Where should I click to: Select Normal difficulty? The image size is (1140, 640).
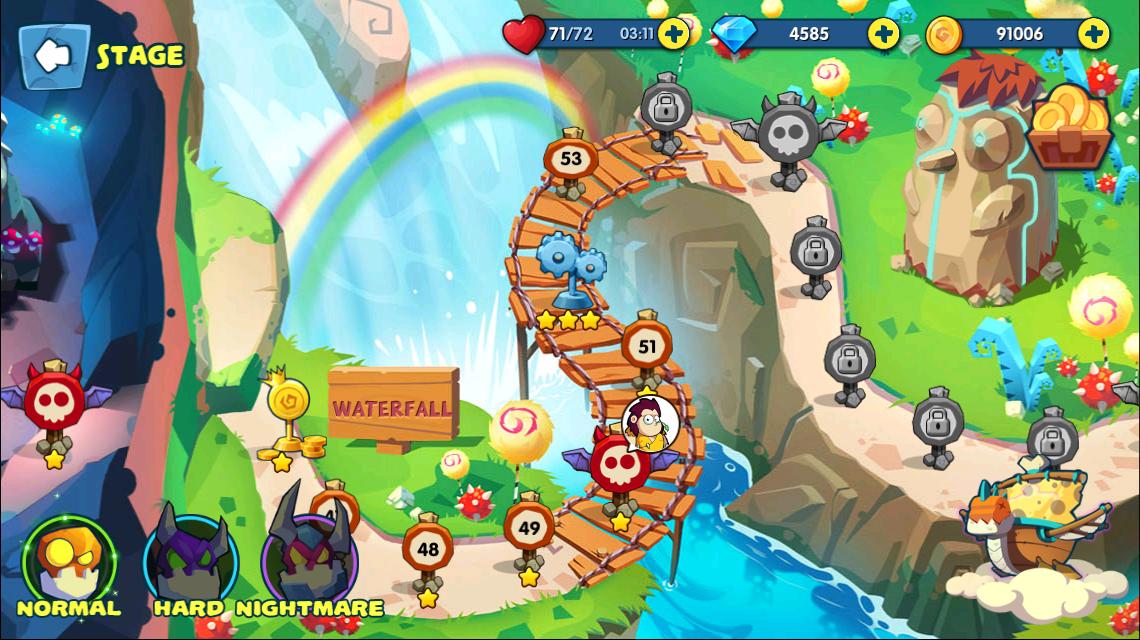(x=68, y=560)
